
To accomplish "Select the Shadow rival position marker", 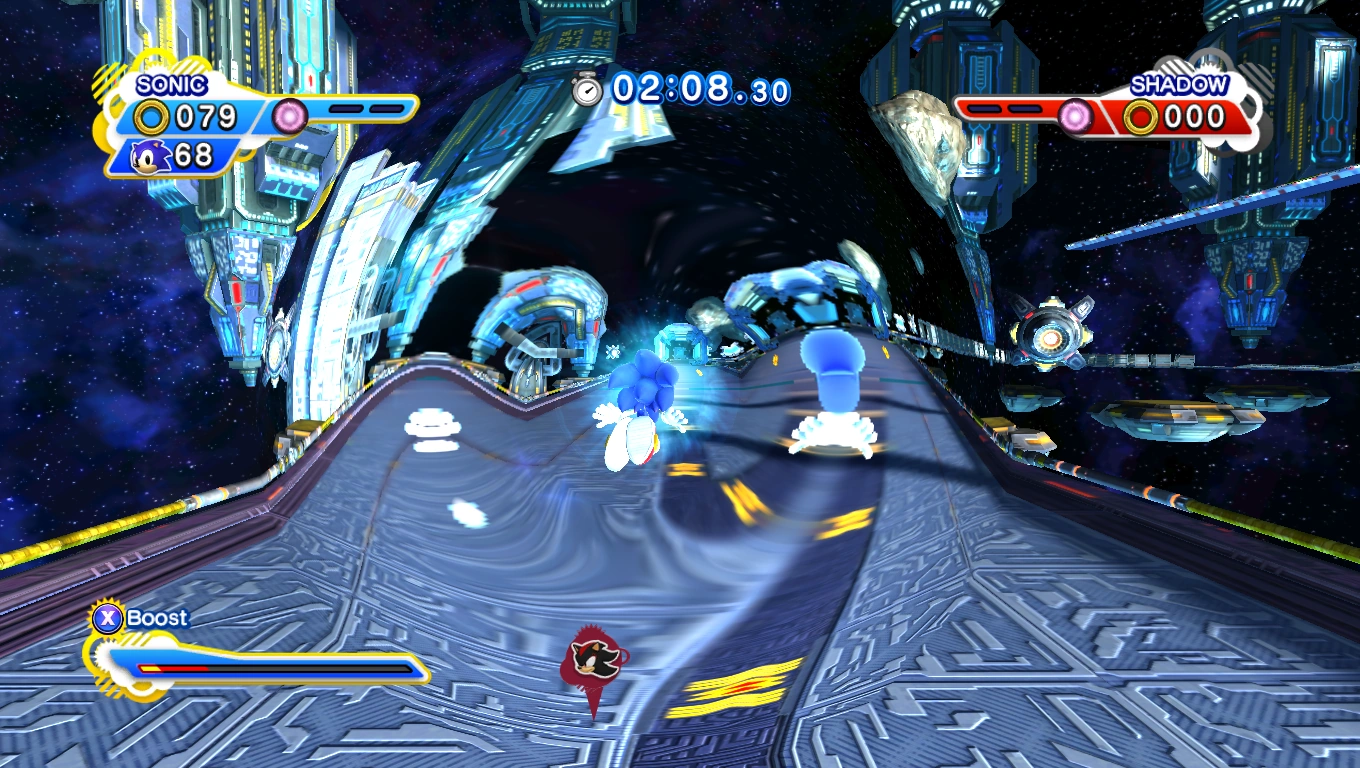I will (595, 658).
